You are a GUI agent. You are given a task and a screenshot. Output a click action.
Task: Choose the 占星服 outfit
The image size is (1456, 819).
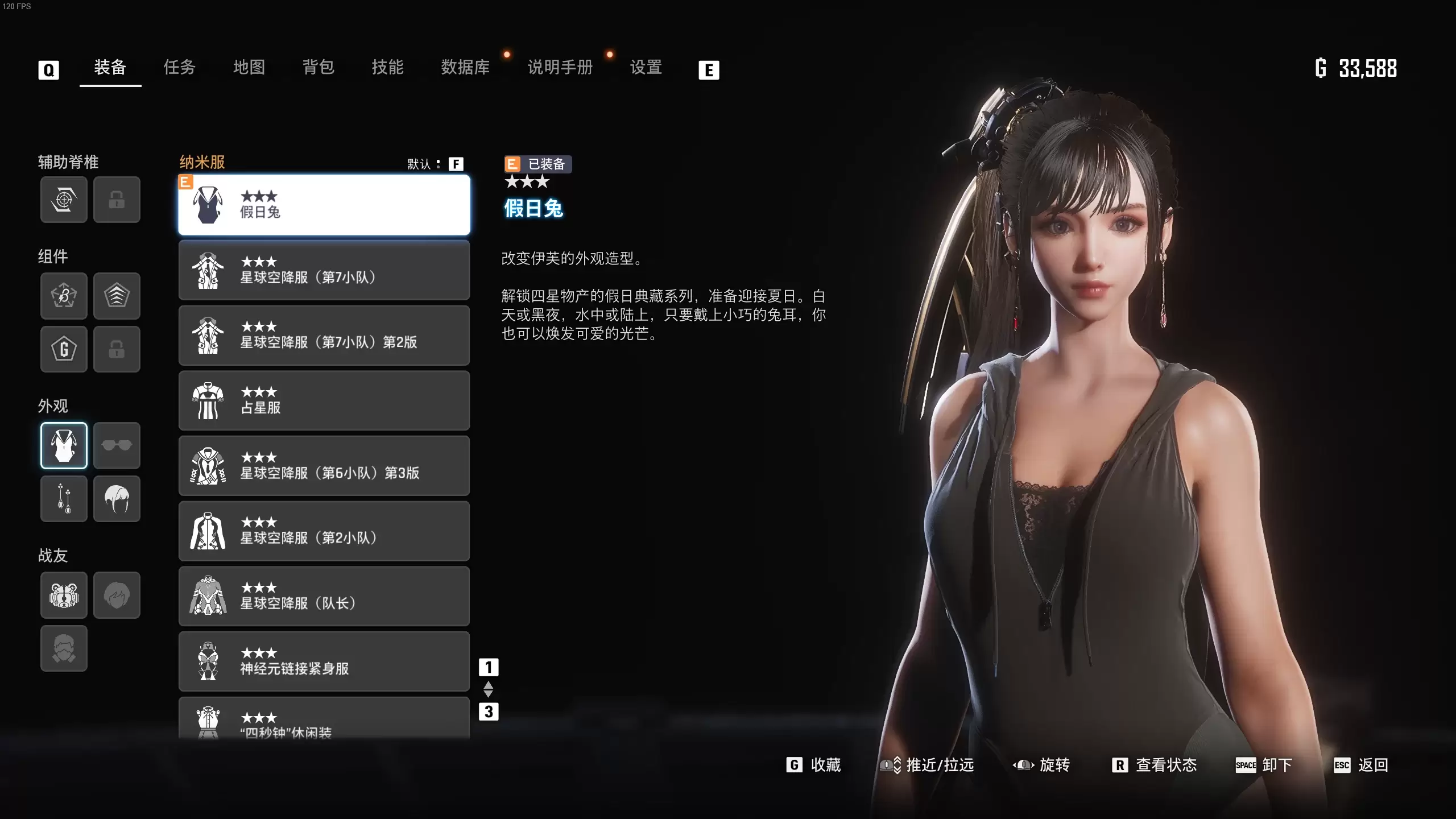coord(324,400)
